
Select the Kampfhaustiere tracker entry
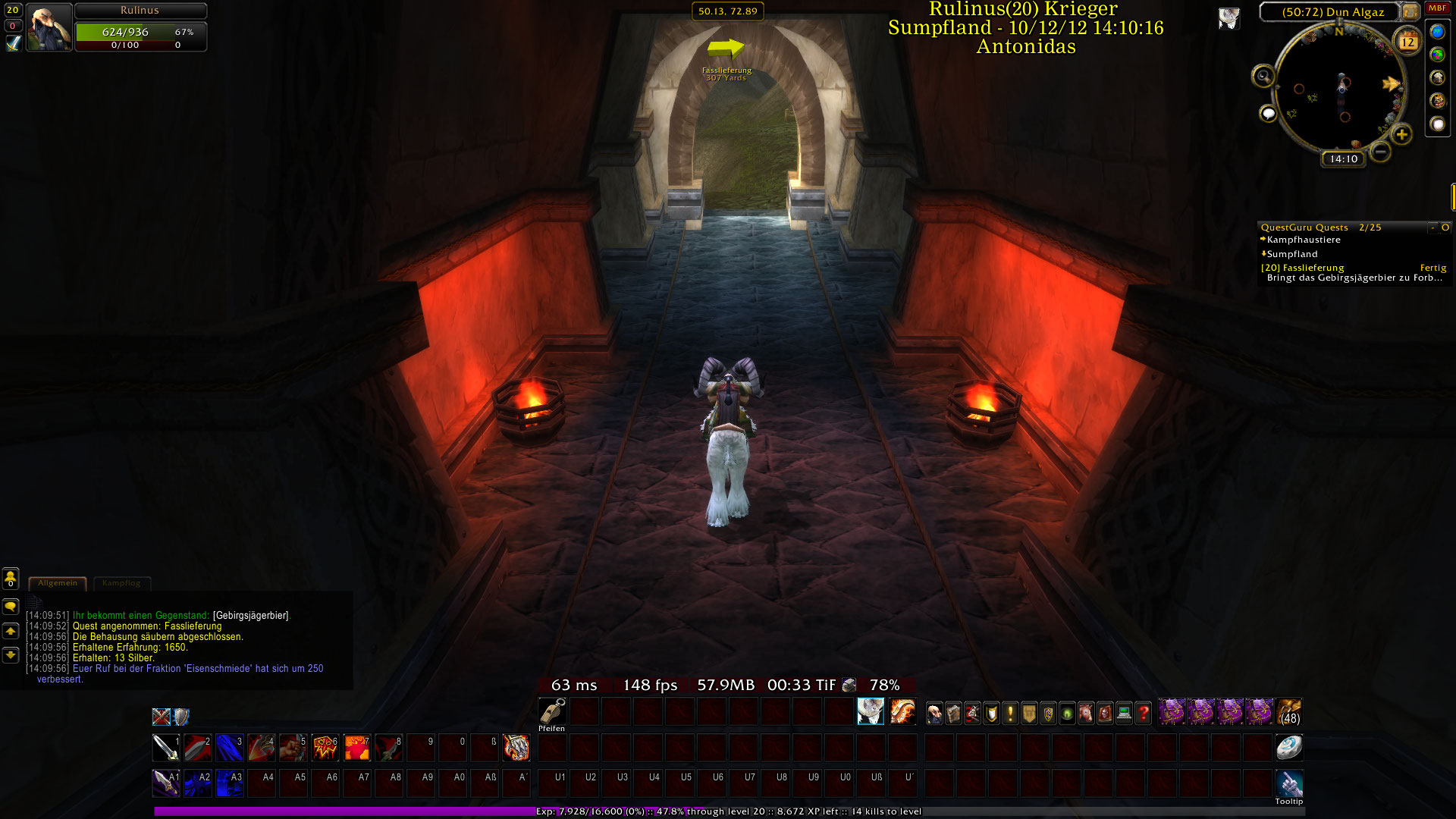1304,240
